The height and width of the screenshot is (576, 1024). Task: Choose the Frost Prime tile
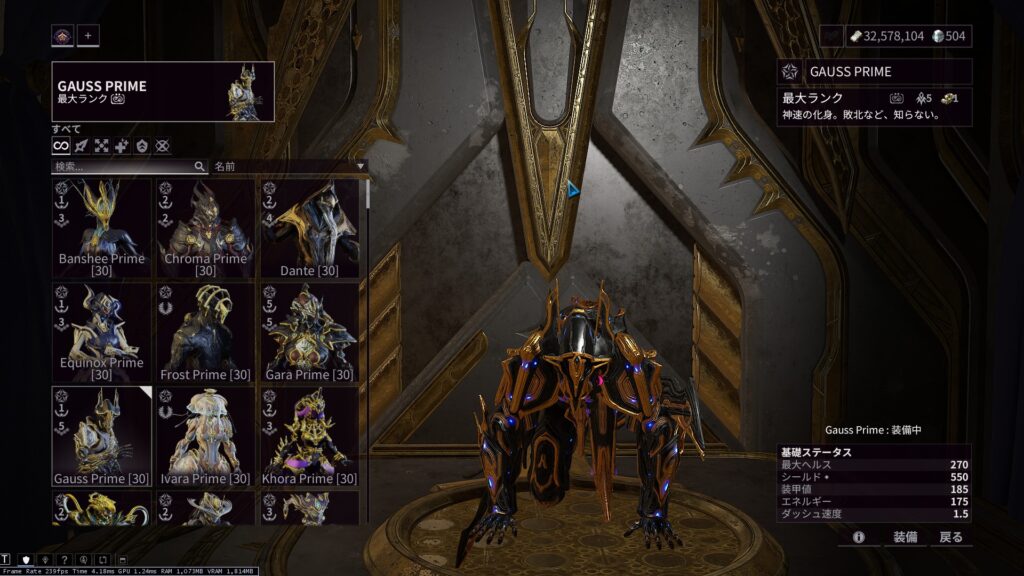tap(205, 331)
